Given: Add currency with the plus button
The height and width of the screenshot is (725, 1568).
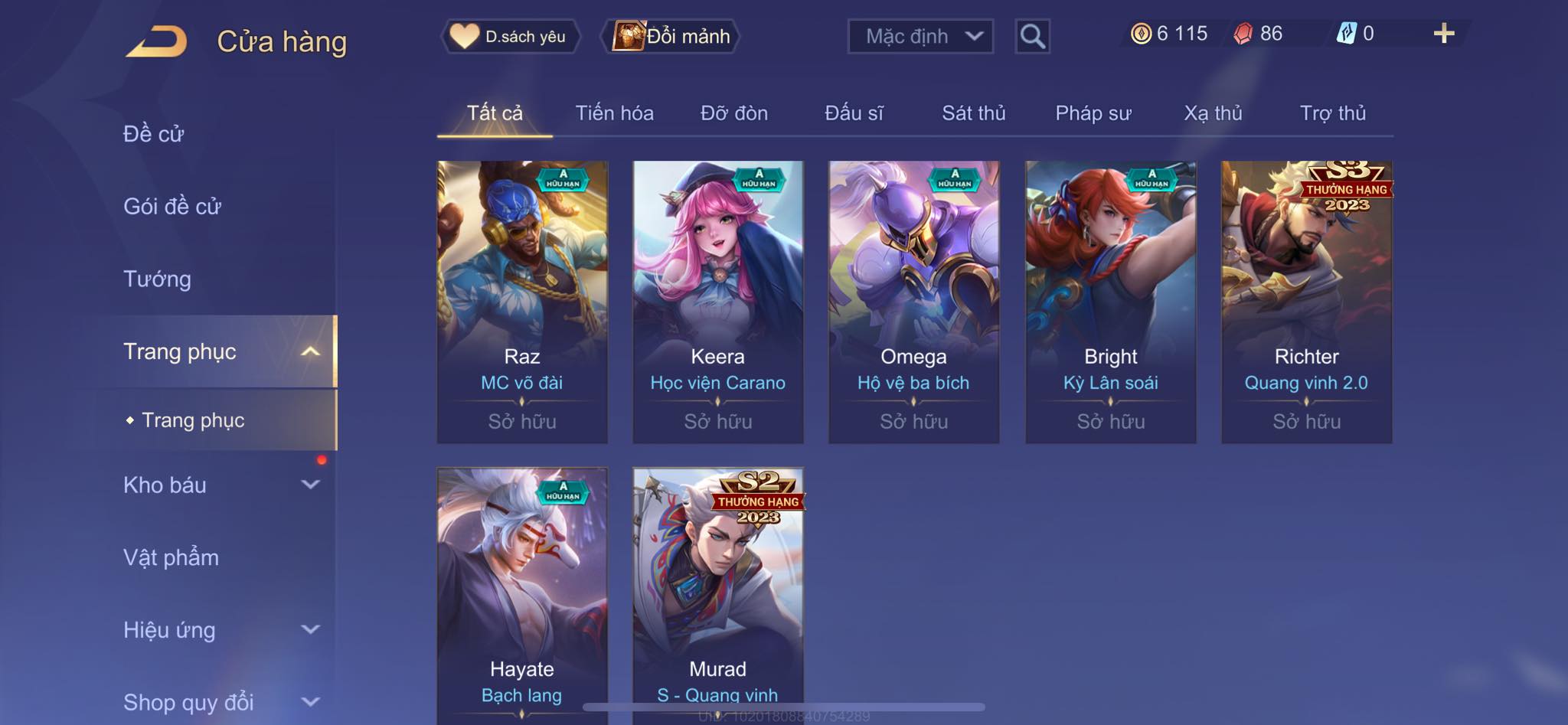Looking at the screenshot, I should pyautogui.click(x=1443, y=34).
